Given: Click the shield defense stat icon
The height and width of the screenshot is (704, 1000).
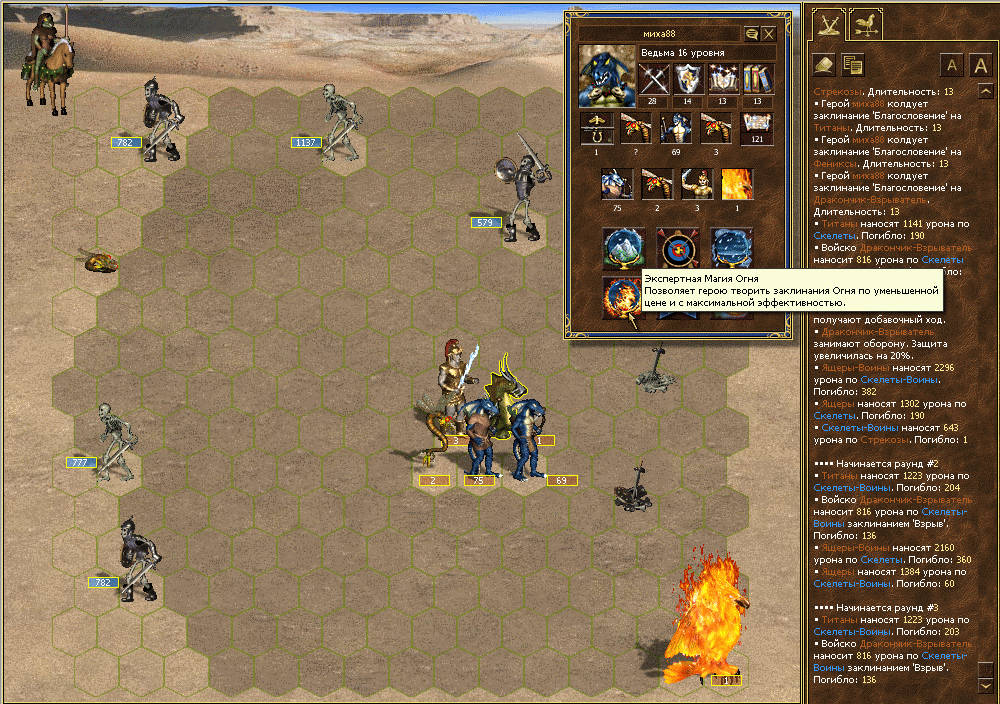Looking at the screenshot, I should [x=688, y=79].
